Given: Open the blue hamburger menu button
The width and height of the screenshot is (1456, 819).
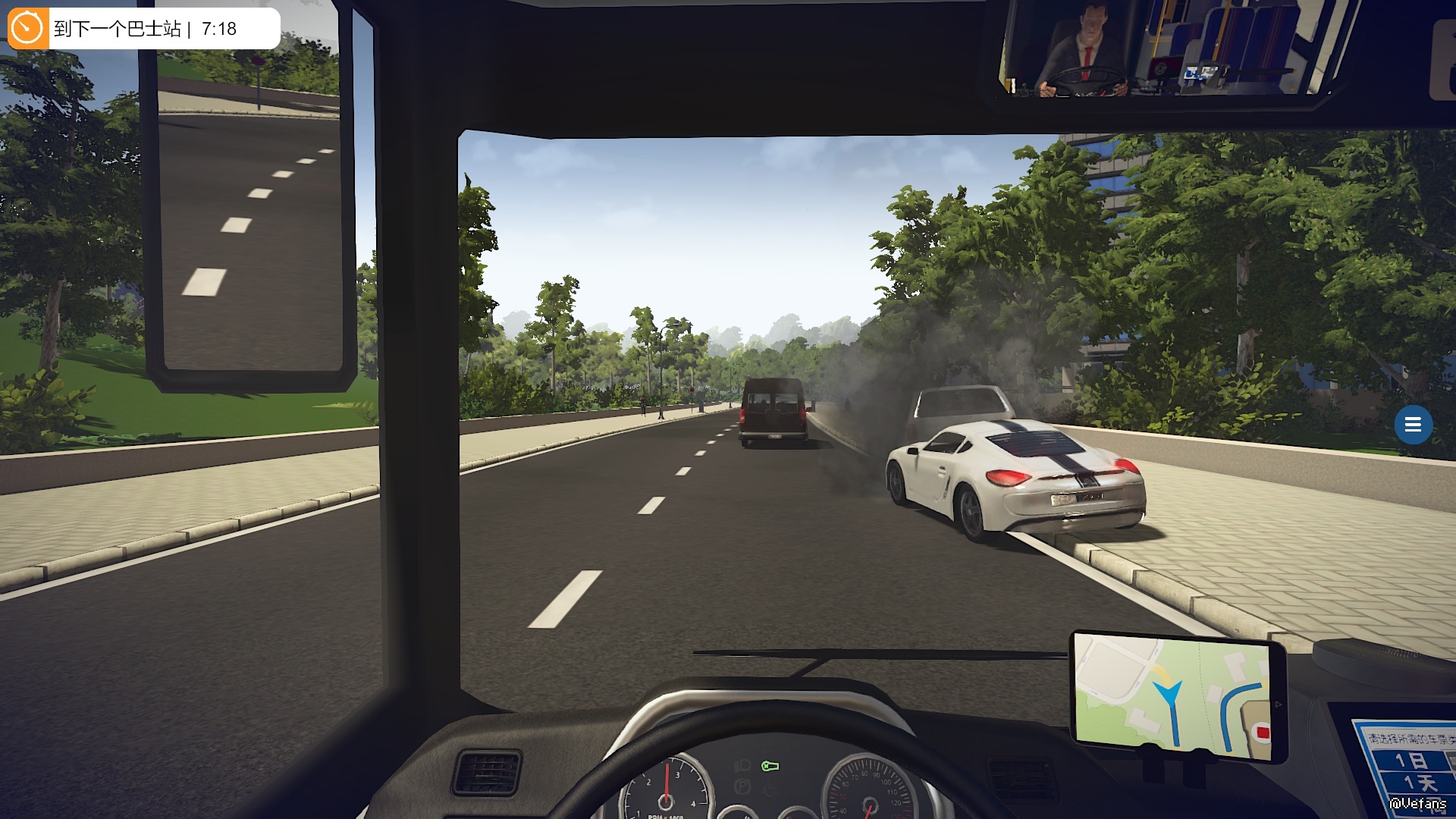Looking at the screenshot, I should (1413, 425).
